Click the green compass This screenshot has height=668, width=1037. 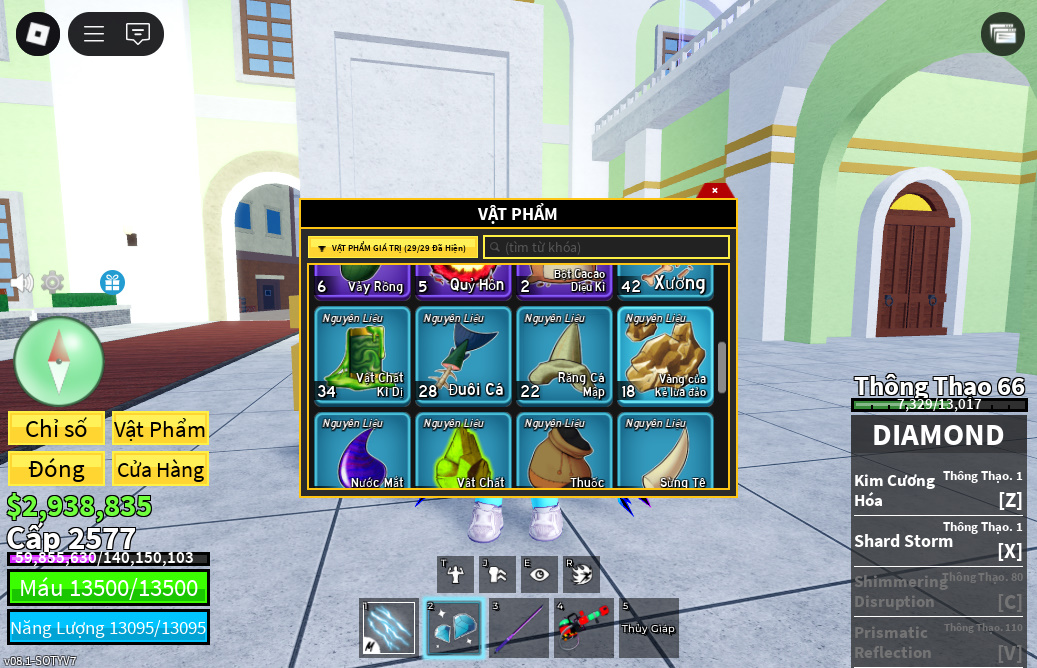pyautogui.click(x=59, y=361)
